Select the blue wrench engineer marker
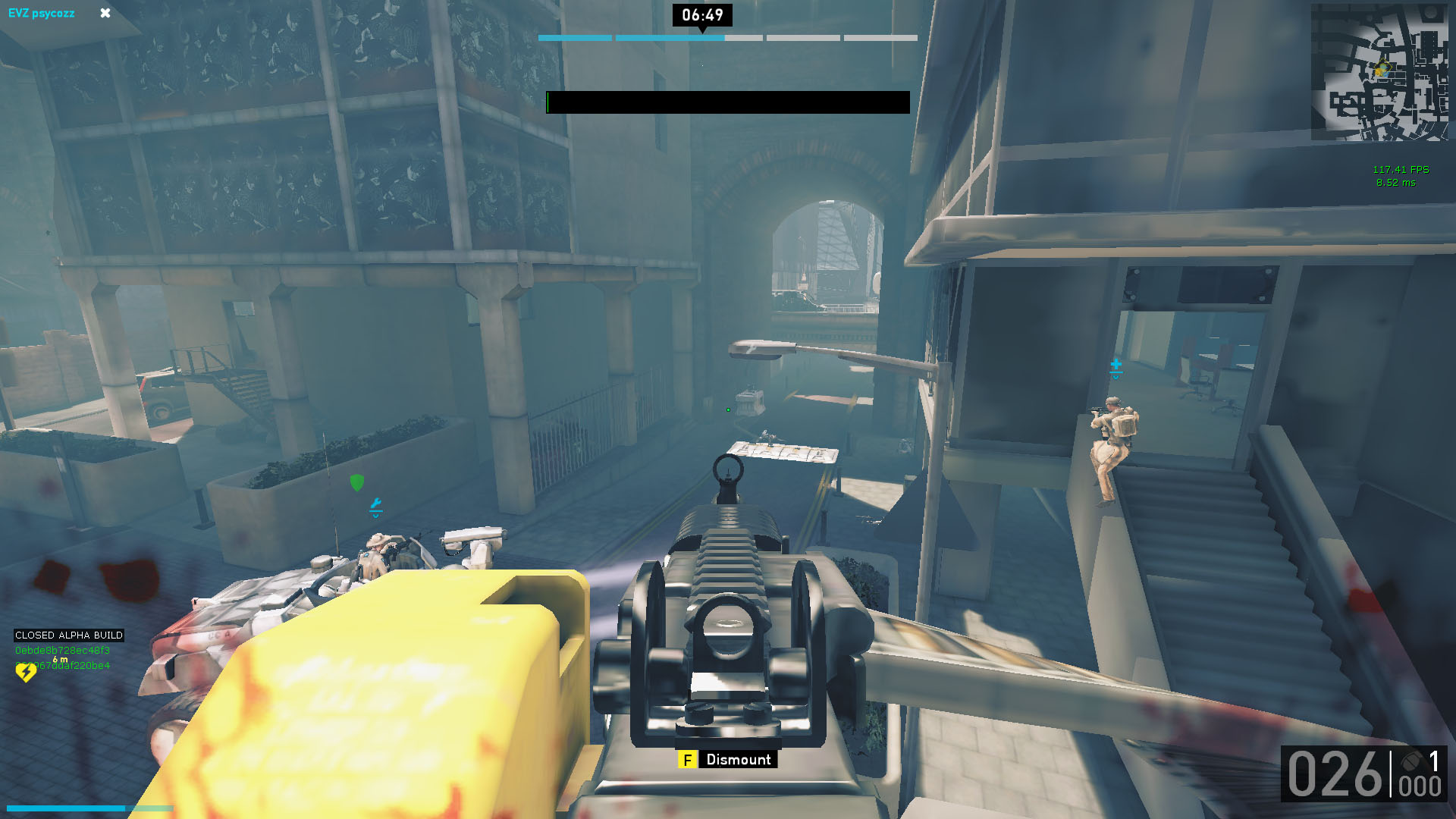 click(375, 505)
